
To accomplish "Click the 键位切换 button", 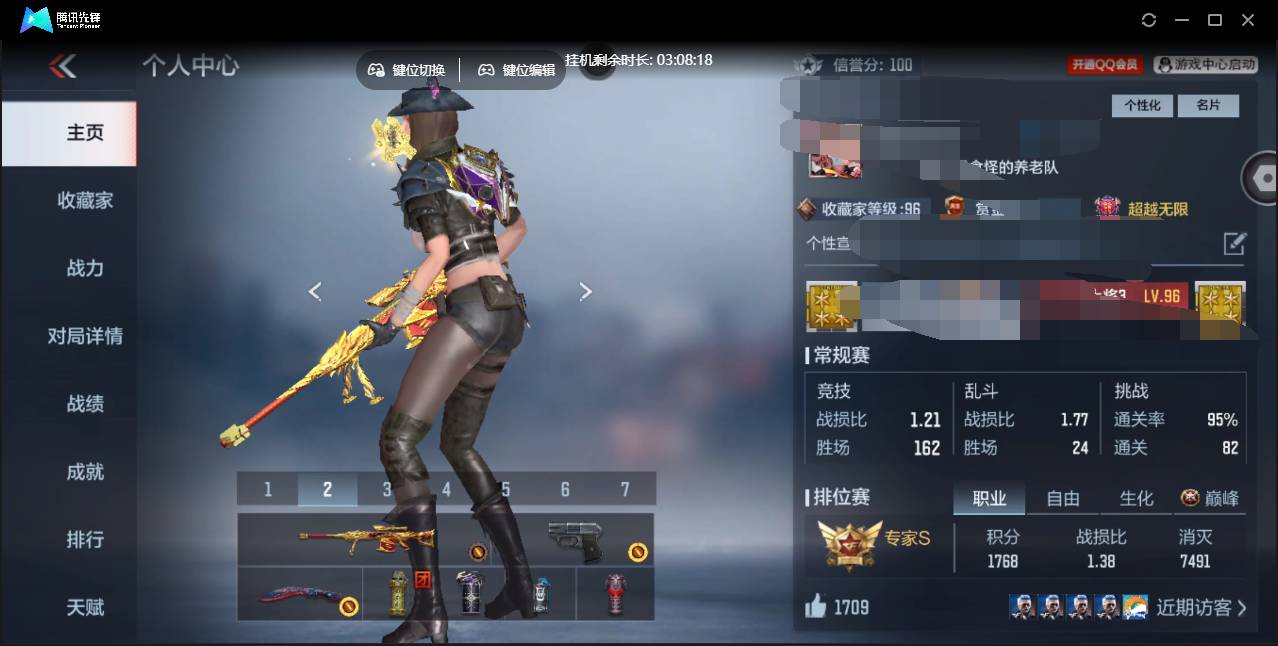I will click(407, 70).
